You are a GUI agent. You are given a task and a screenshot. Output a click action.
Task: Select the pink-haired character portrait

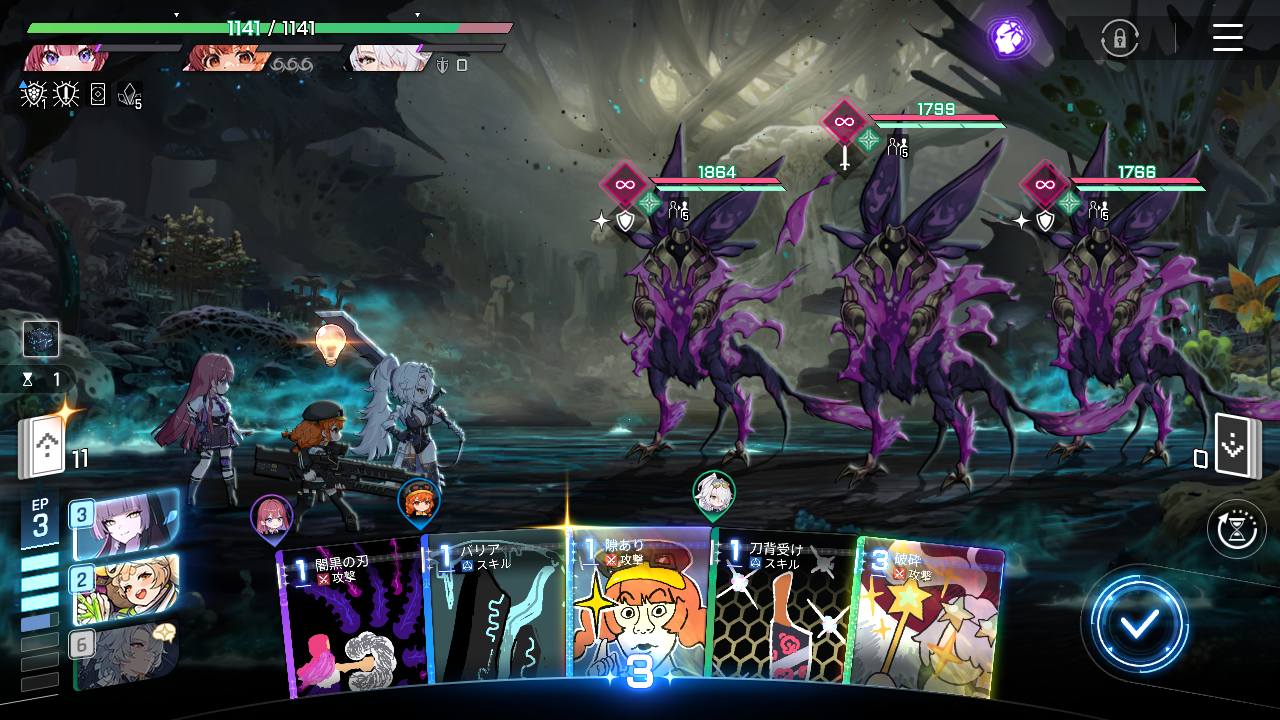(65, 58)
